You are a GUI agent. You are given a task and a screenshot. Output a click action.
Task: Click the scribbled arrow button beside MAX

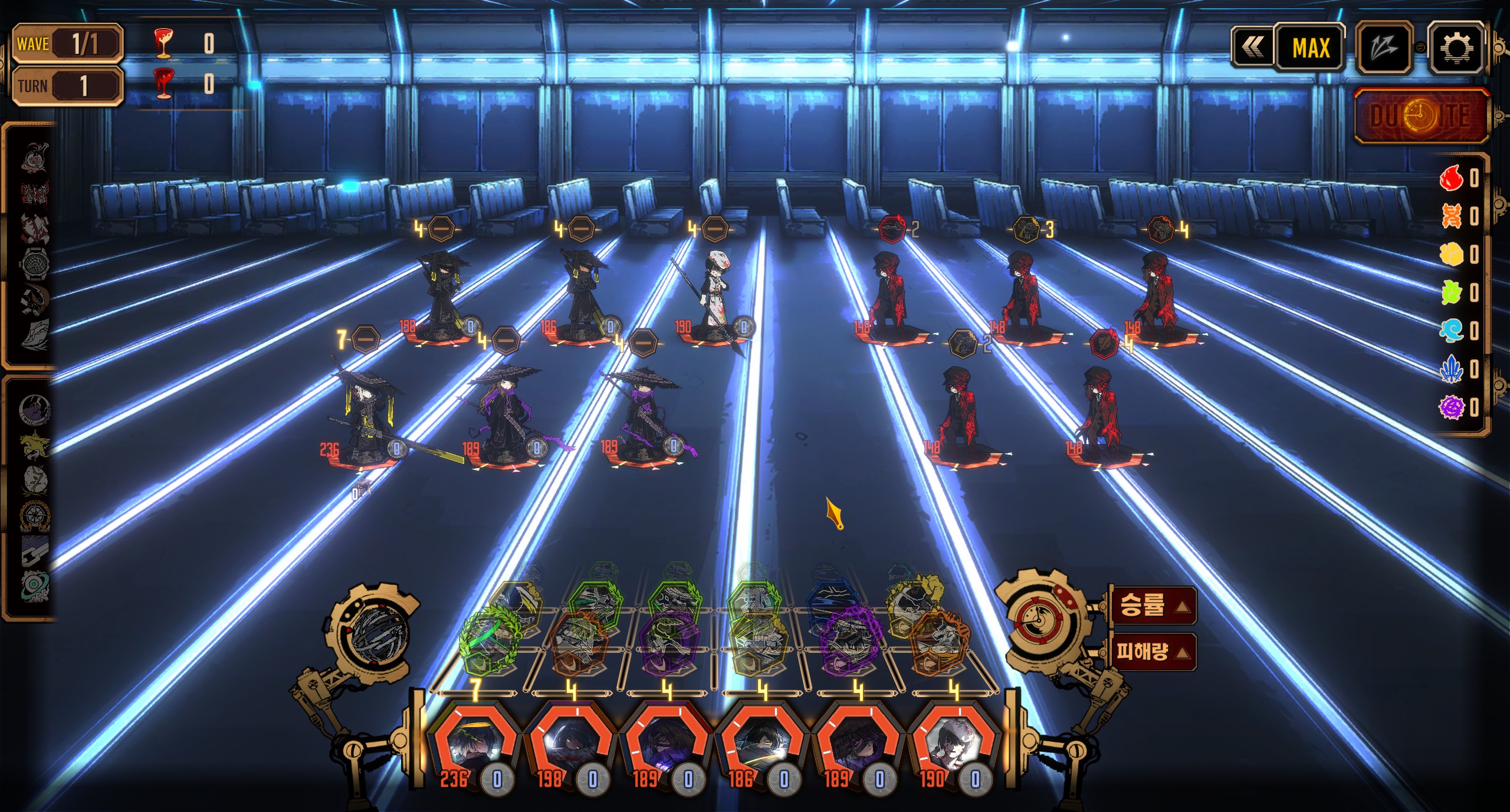coord(1383,48)
